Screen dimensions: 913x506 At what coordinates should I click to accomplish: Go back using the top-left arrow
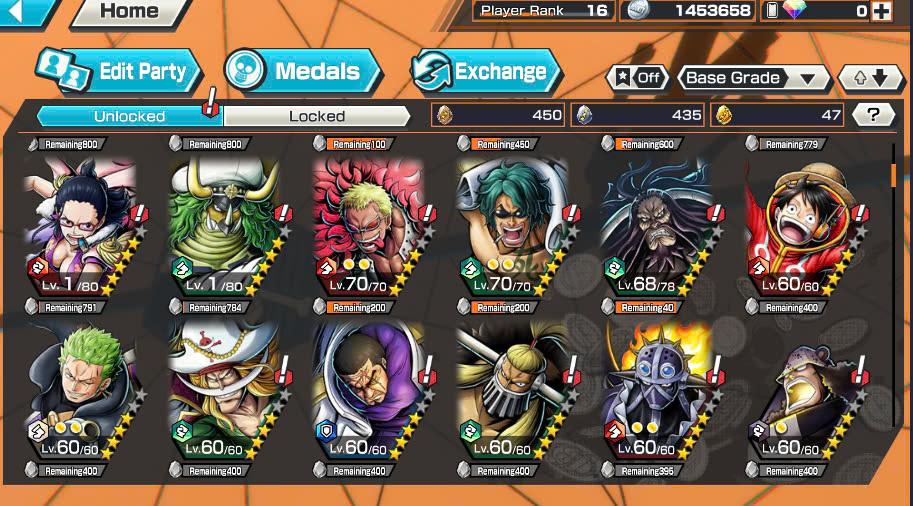pos(28,12)
